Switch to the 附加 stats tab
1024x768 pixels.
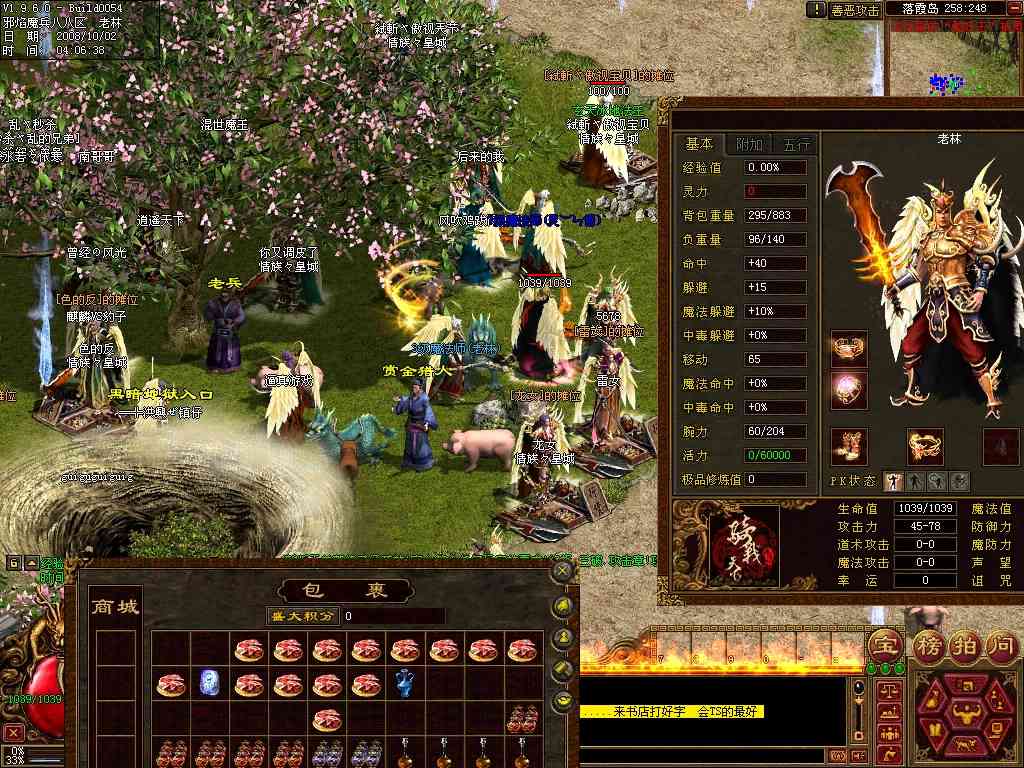(x=748, y=144)
